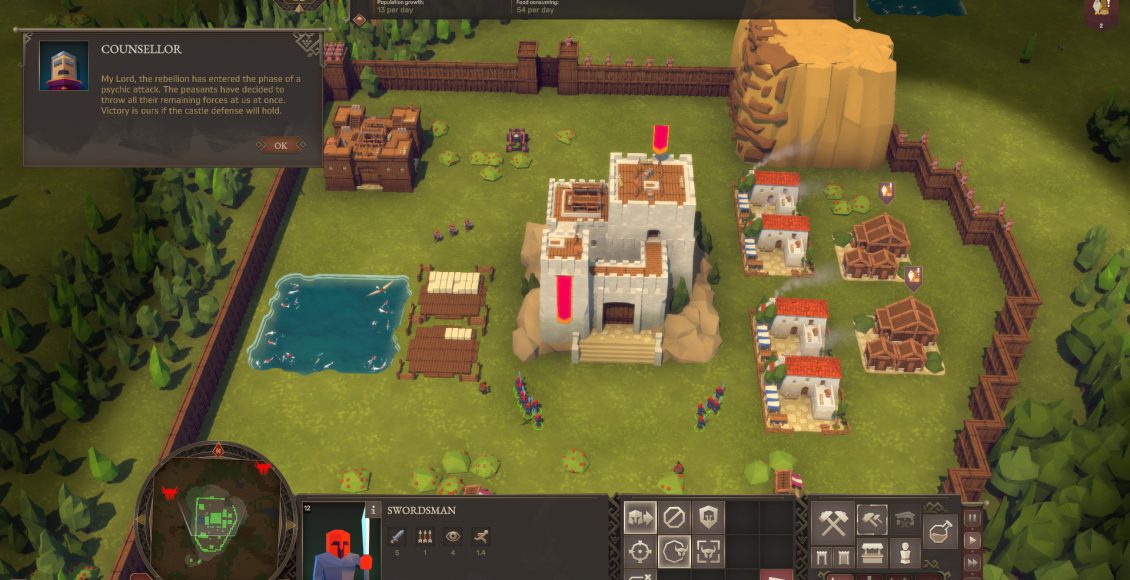1130x580 pixels.
Task: Pause the game speed
Action: (x=970, y=519)
